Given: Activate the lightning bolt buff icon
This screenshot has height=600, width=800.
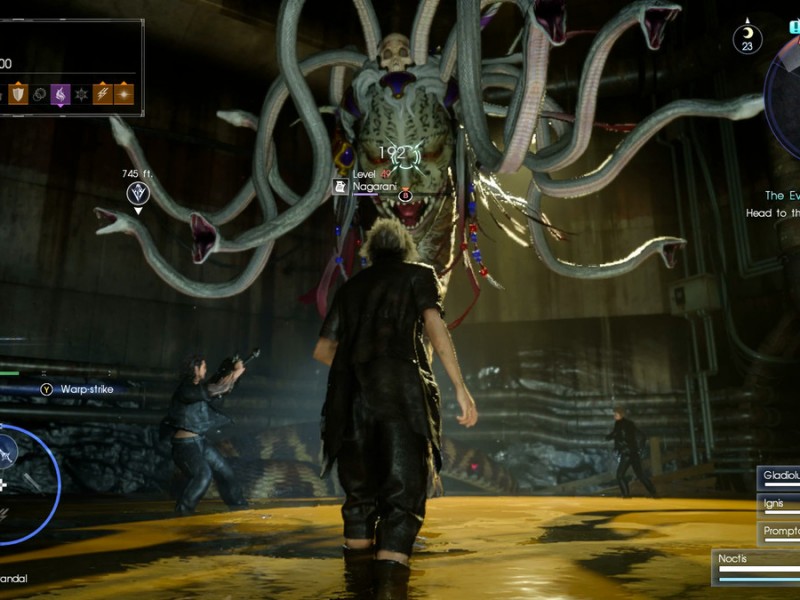Looking at the screenshot, I should tap(102, 95).
